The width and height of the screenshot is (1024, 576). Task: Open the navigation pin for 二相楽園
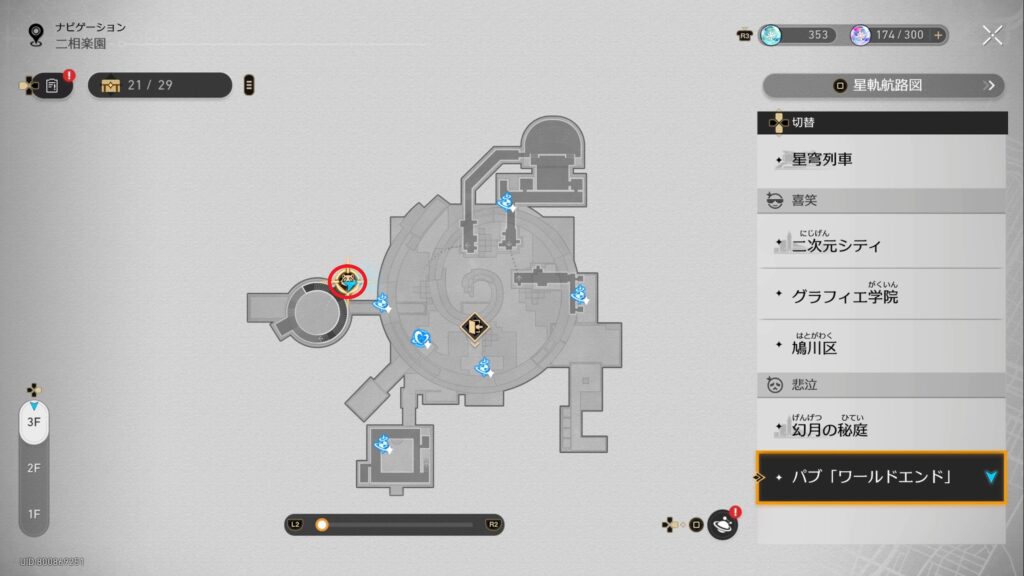37,35
